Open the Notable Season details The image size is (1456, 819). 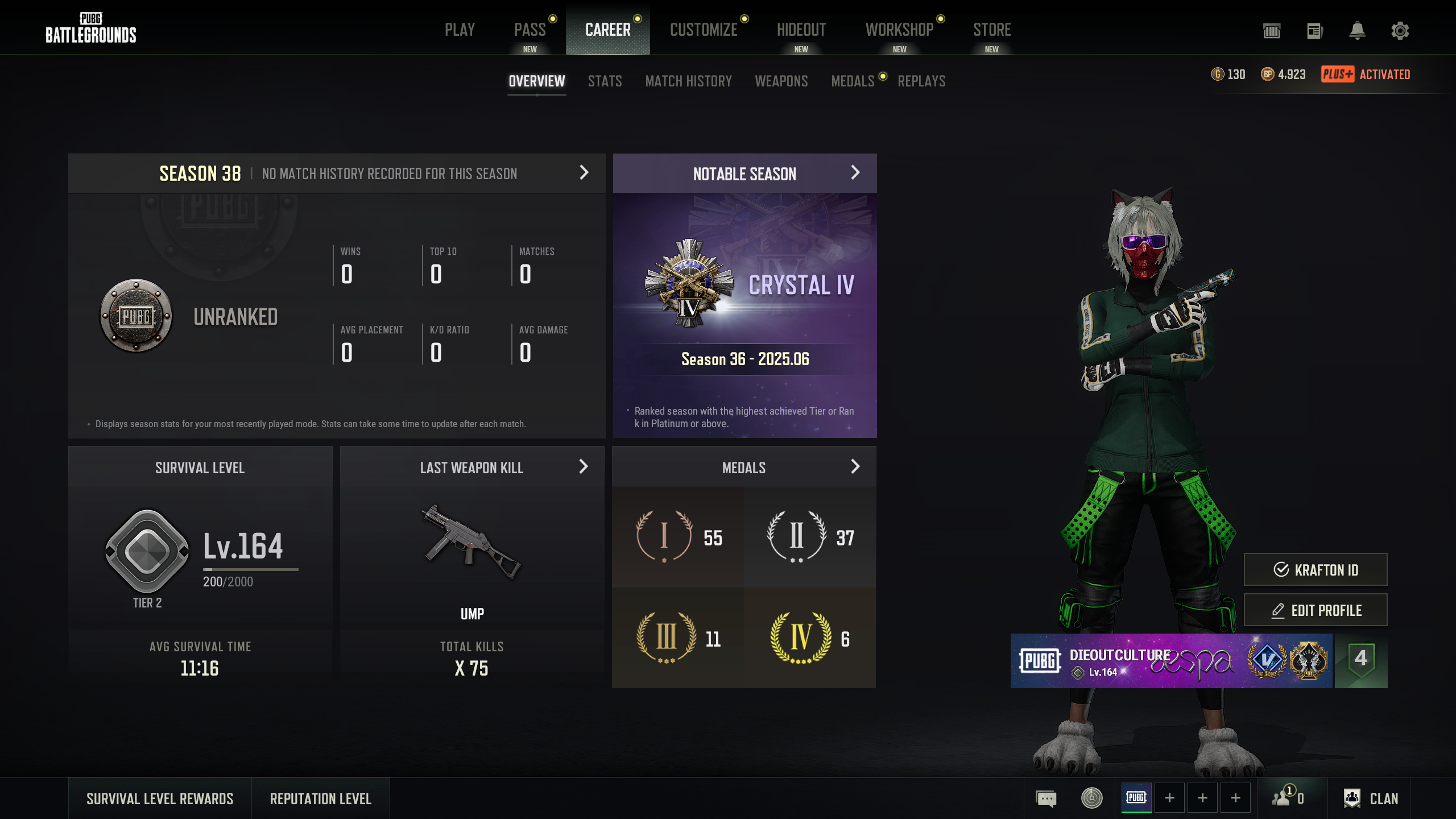point(855,173)
